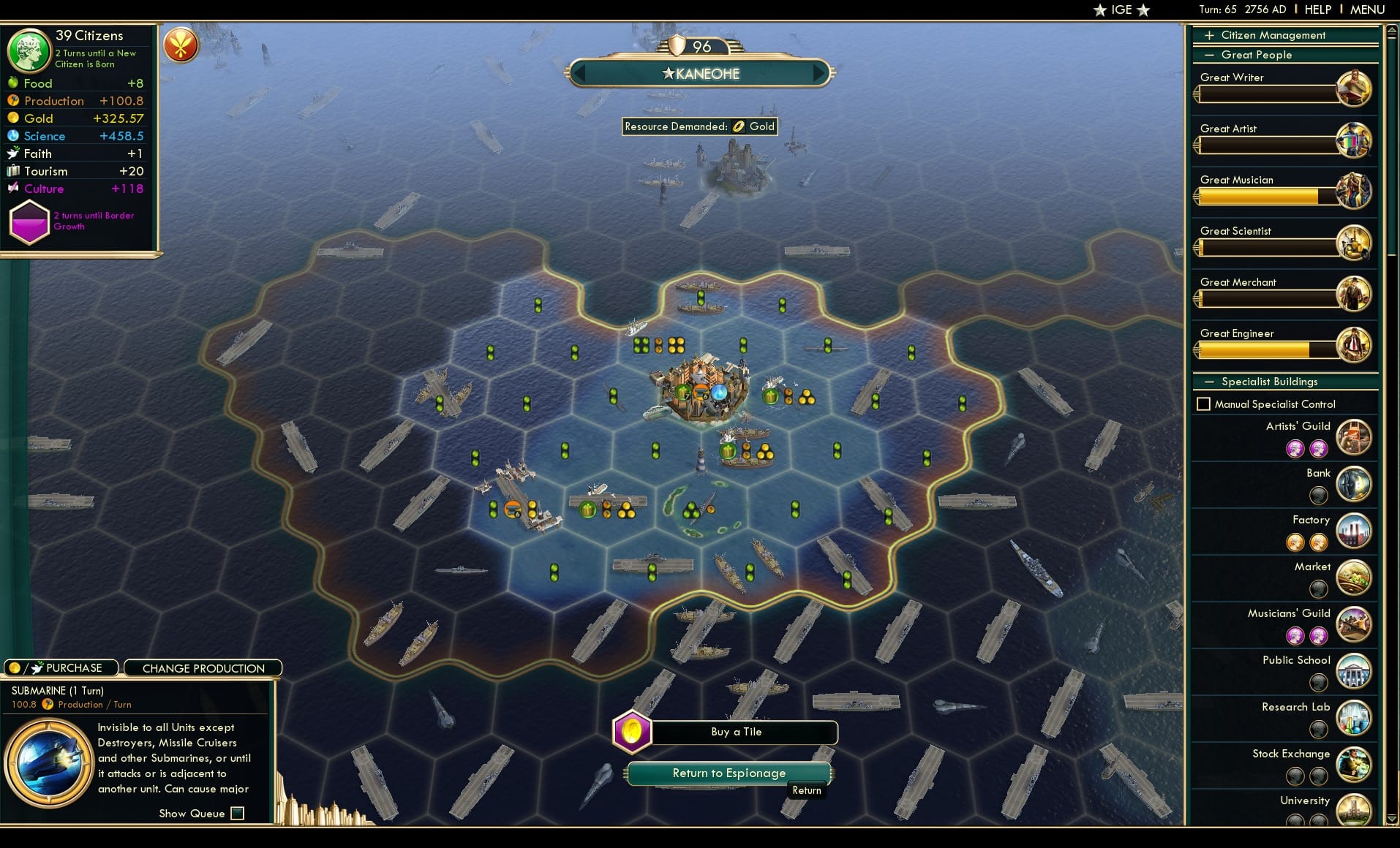
Task: Click HELP in the top bar
Action: click(x=1317, y=10)
